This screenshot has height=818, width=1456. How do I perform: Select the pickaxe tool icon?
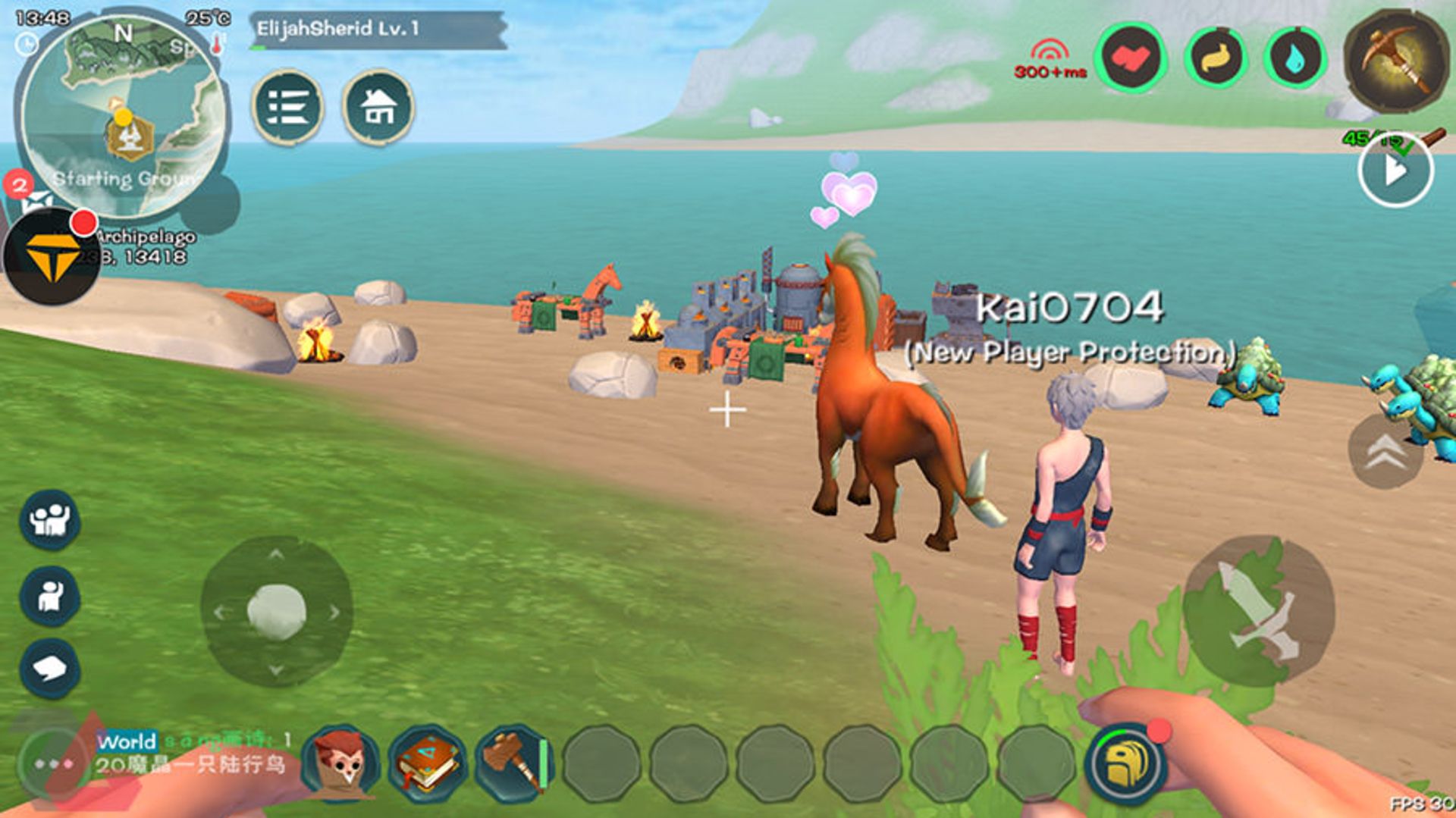coord(1396,59)
